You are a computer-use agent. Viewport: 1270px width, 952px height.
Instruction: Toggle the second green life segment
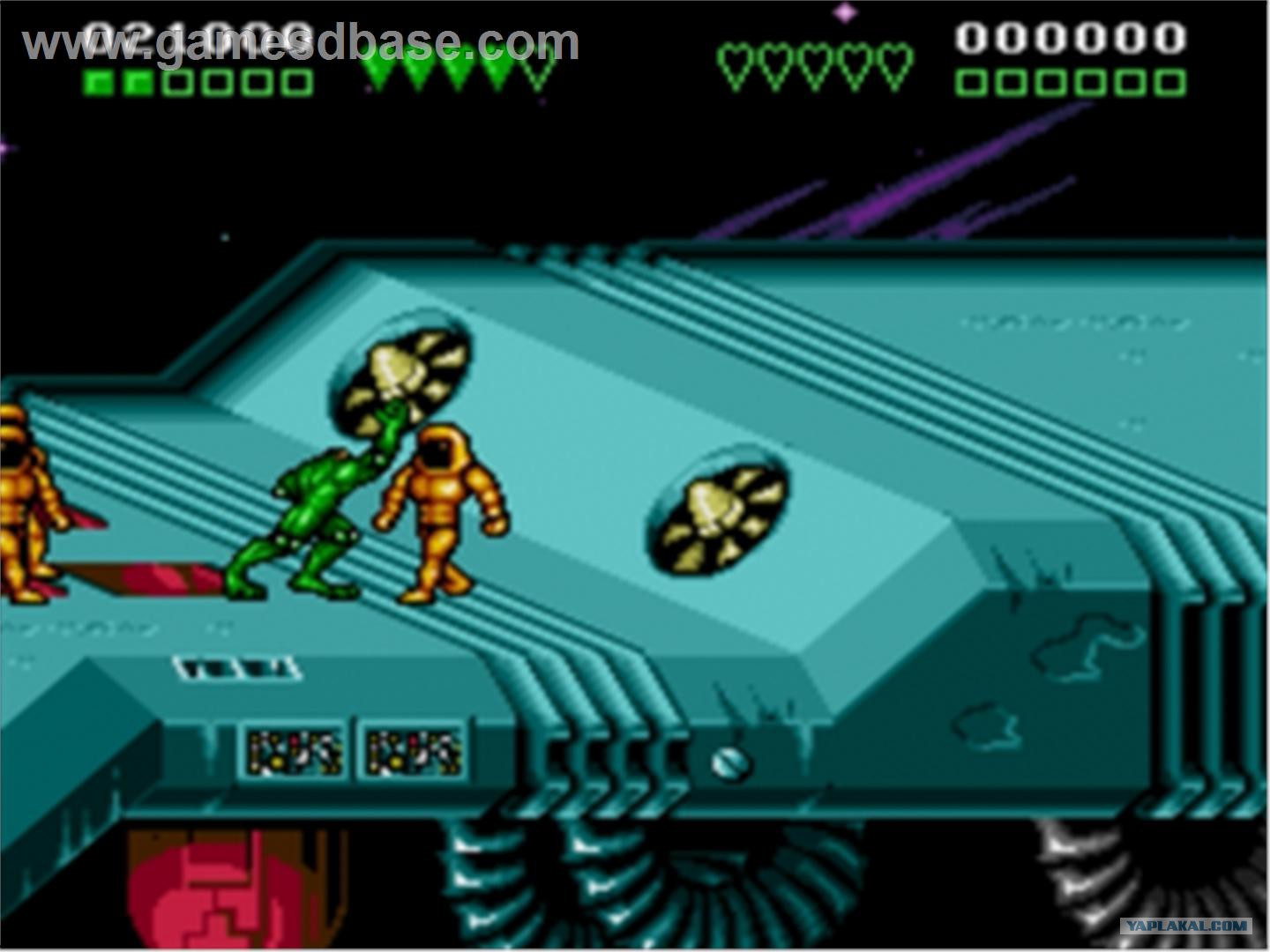pyautogui.click(x=137, y=84)
